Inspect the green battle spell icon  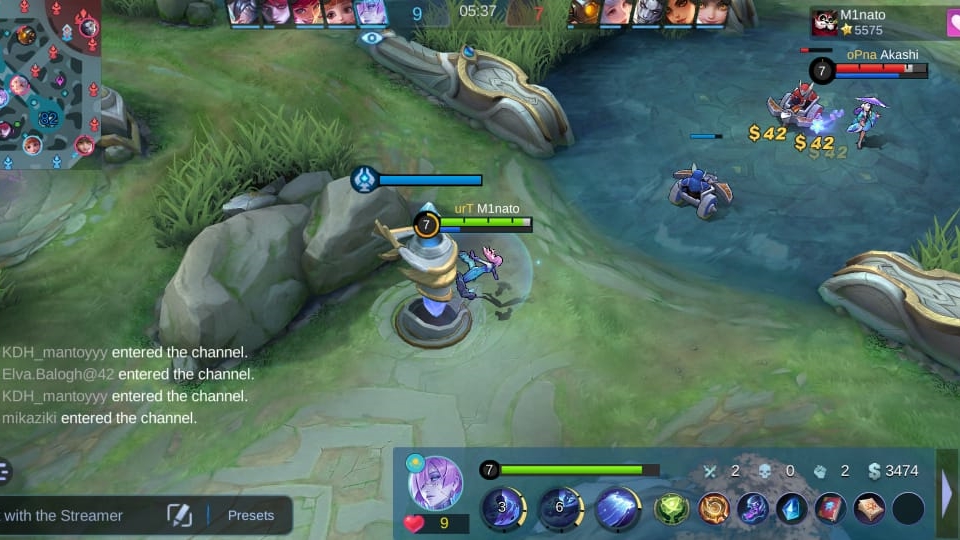[672, 508]
